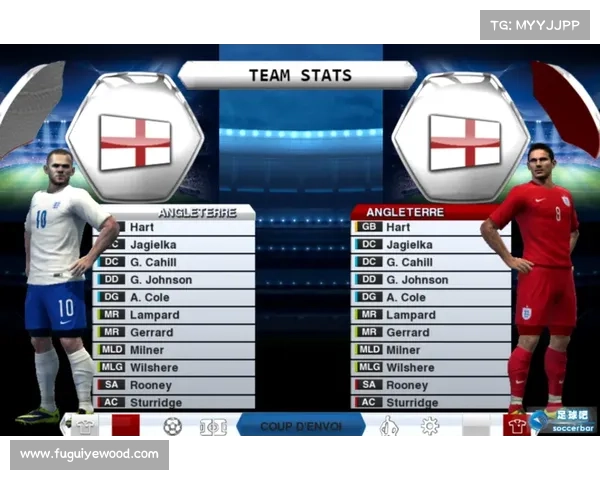Click the red kit colour swatch
This screenshot has height=480, width=600.
[x=125, y=426]
